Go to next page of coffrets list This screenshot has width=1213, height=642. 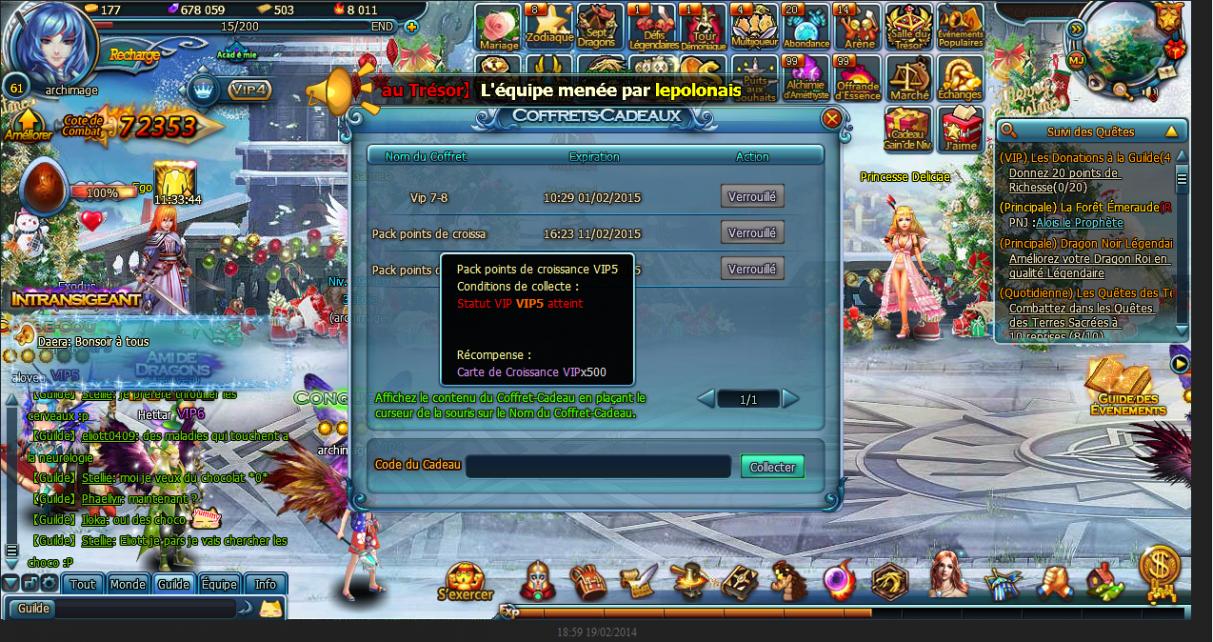point(791,399)
